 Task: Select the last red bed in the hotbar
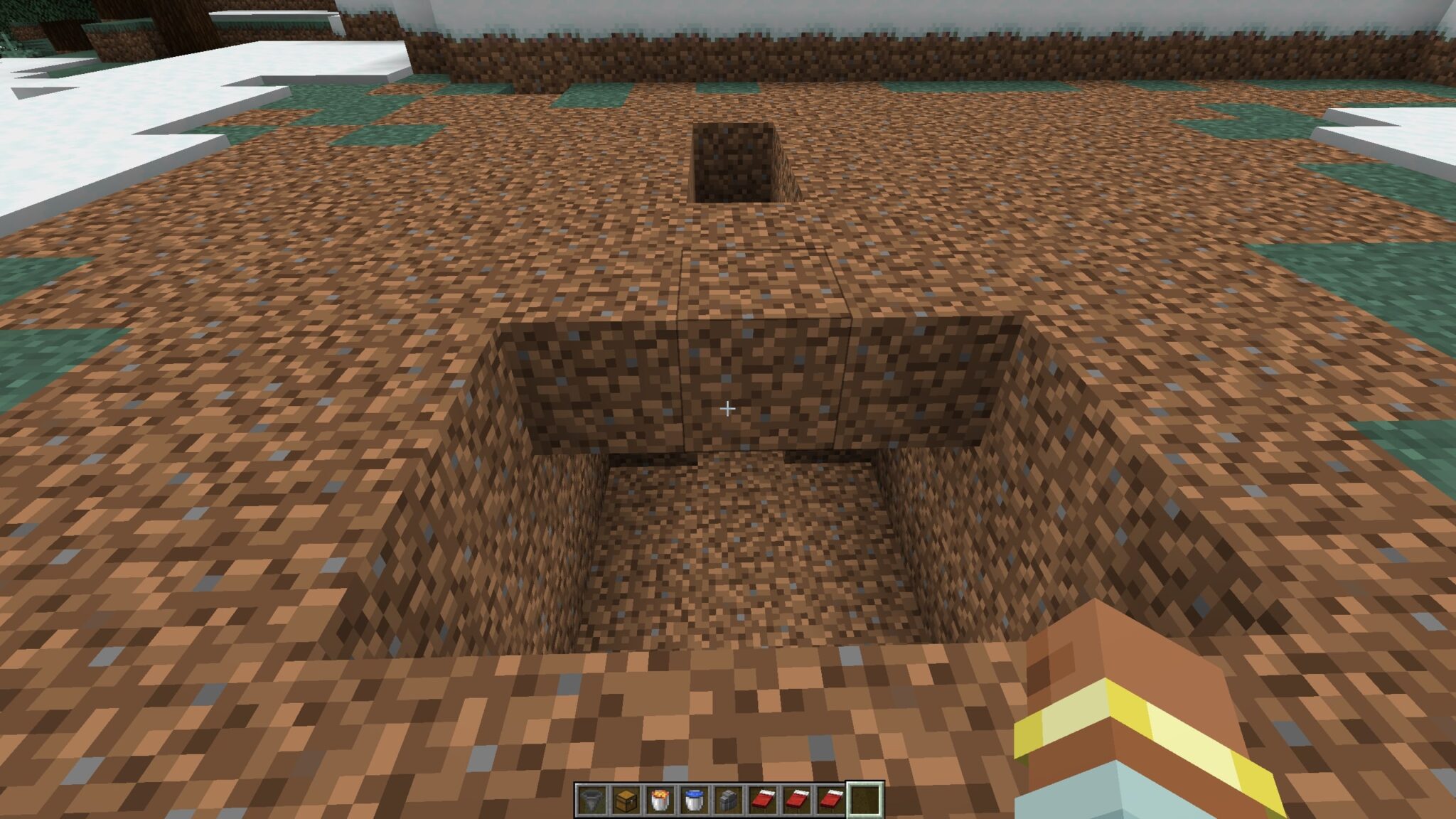pyautogui.click(x=831, y=800)
